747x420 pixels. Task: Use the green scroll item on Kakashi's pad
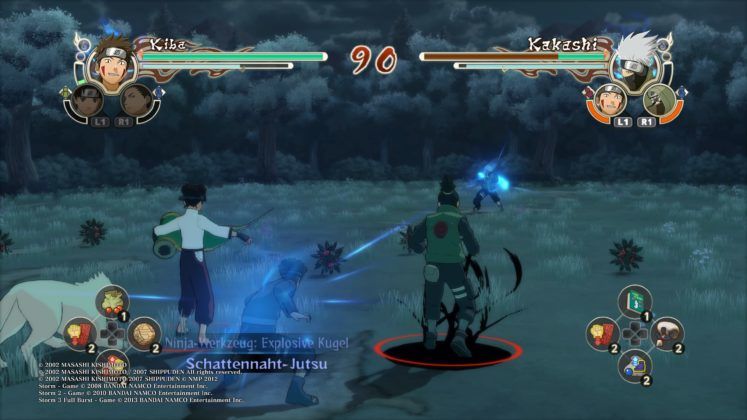634,299
